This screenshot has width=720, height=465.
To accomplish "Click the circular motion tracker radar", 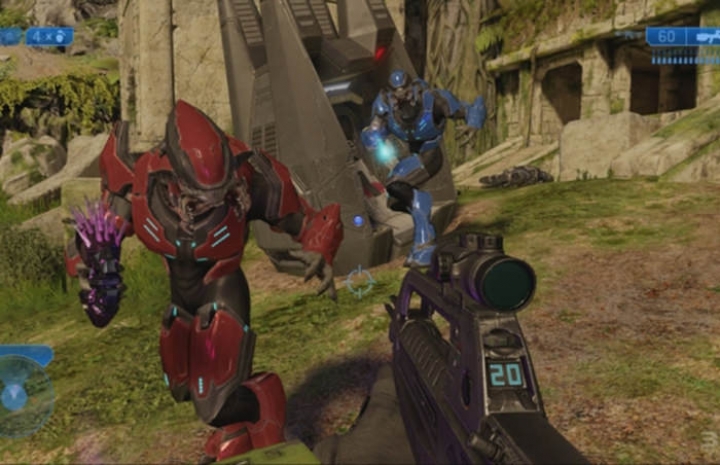I will coord(22,395).
